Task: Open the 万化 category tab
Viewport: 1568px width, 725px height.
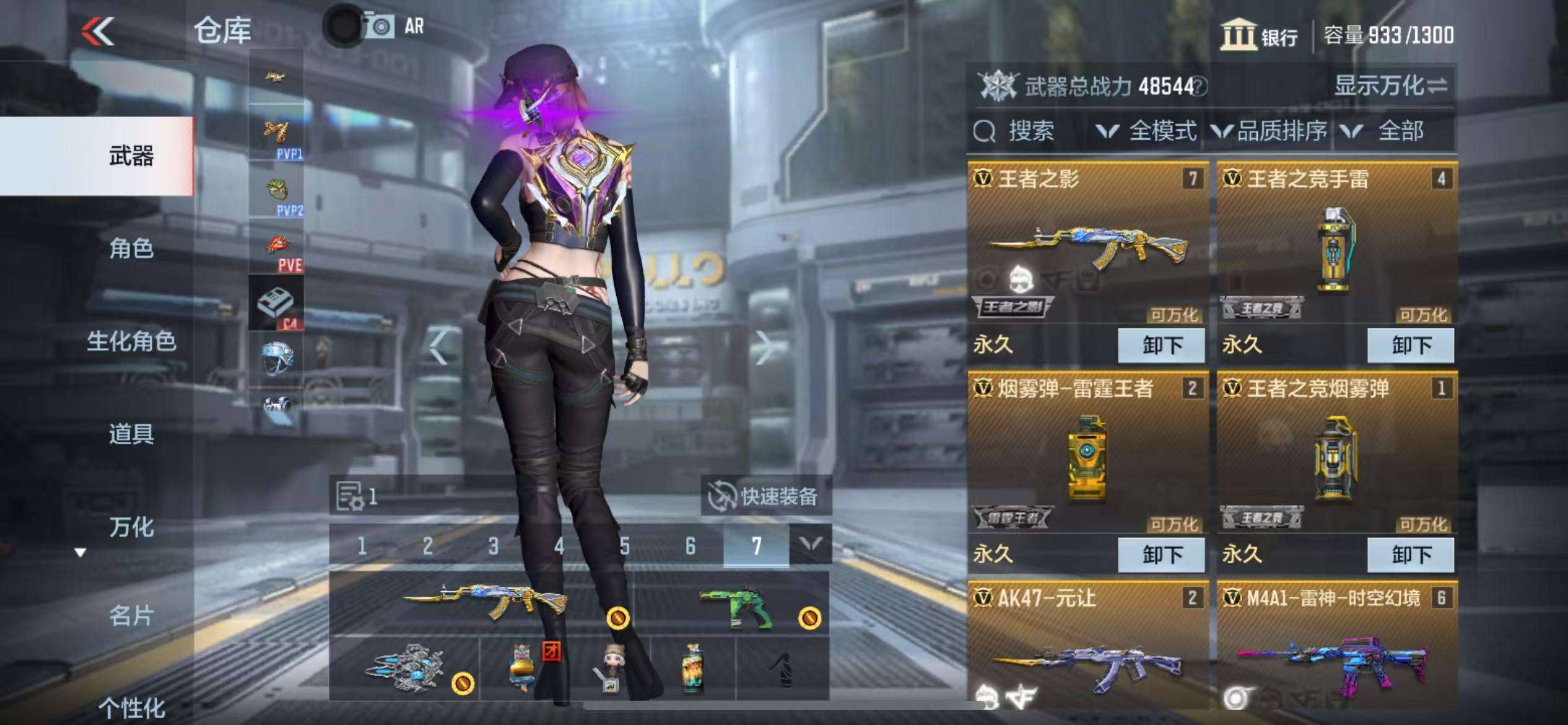Action: point(131,527)
